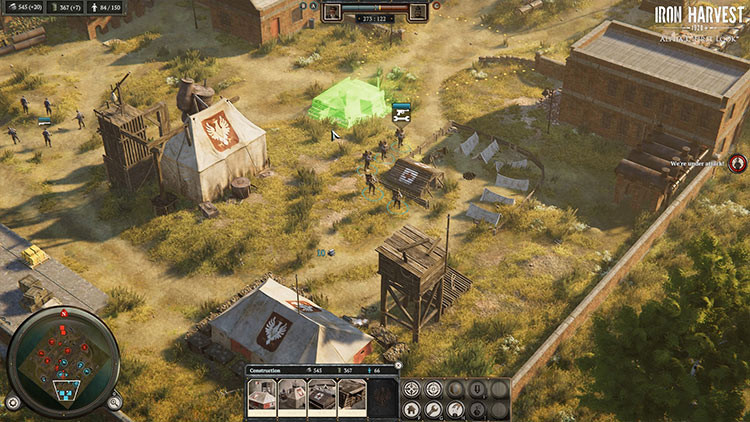The width and height of the screenshot is (750, 422).
Task: Click the house-shaped build command button
Action: click(411, 409)
